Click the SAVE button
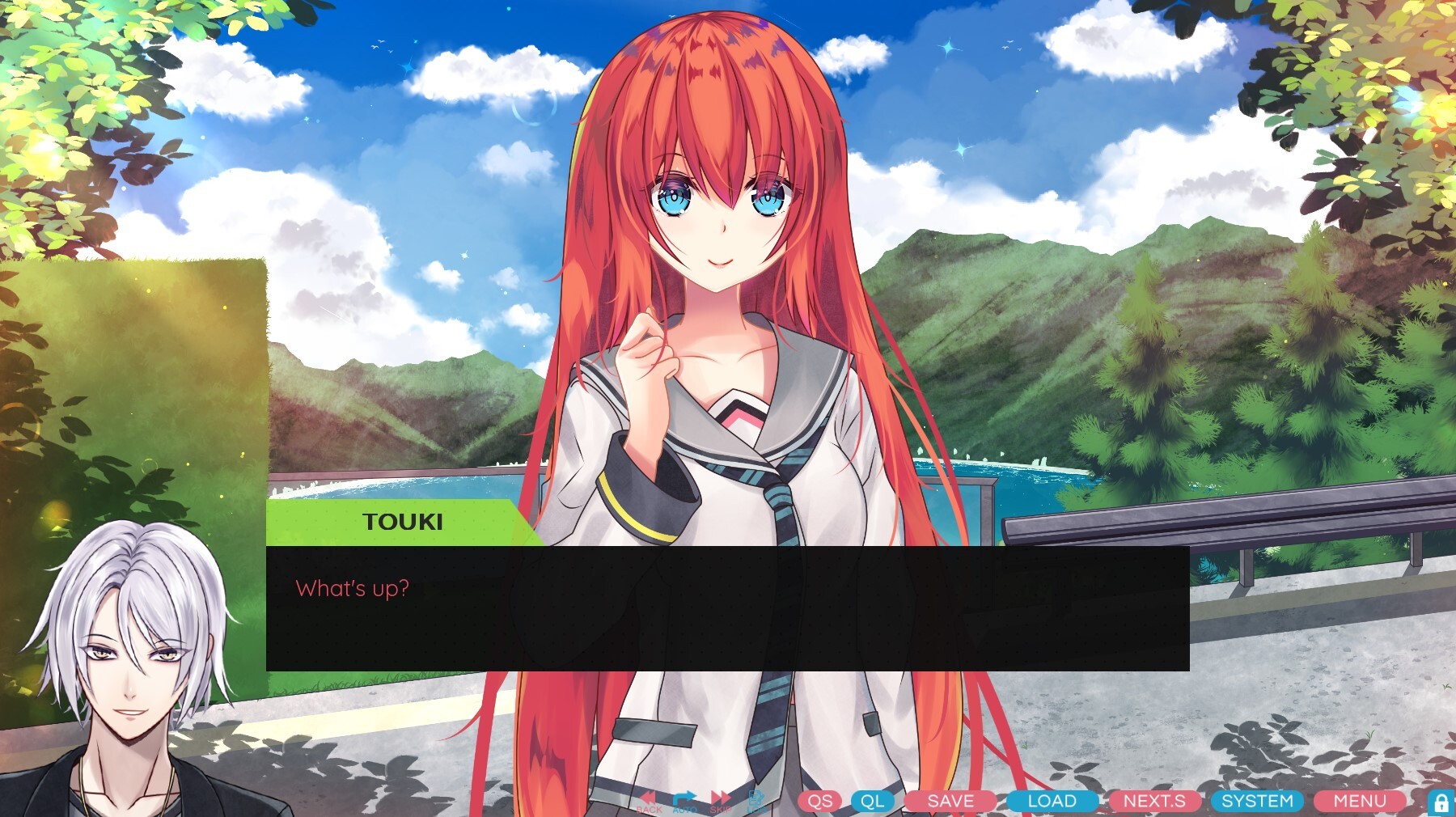 coord(951,802)
